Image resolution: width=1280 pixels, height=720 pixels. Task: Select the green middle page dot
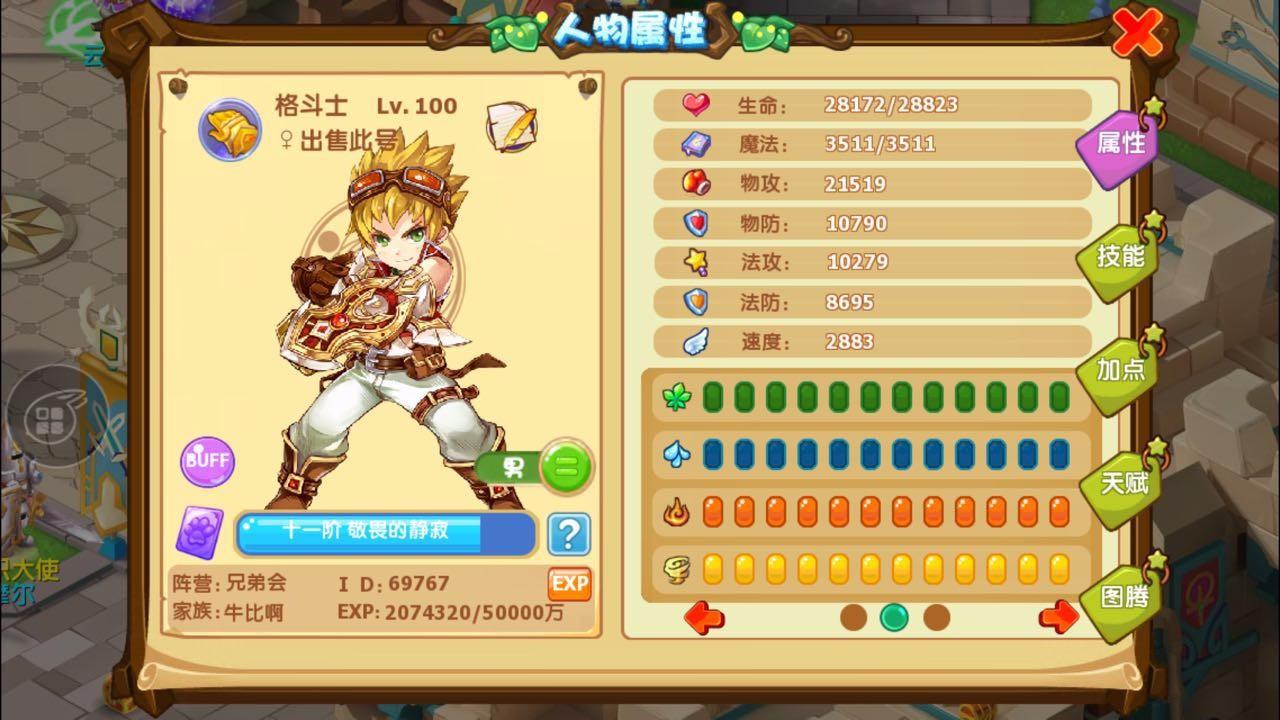894,617
